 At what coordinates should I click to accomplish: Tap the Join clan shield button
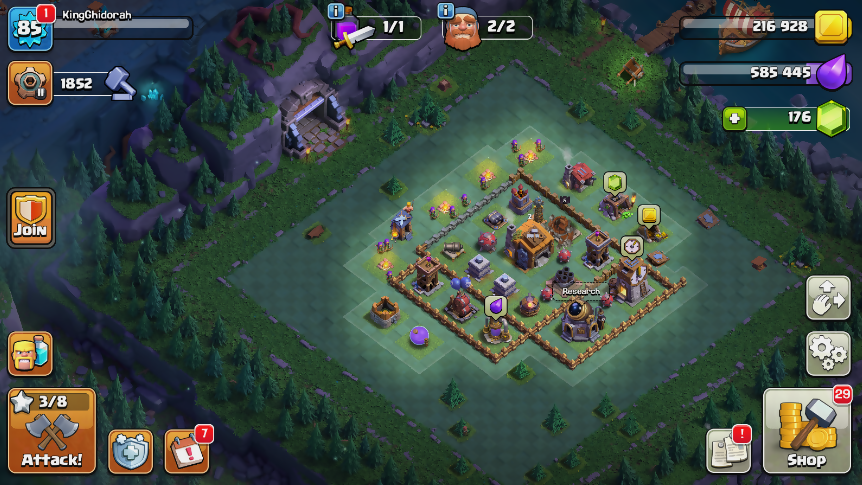[31, 217]
